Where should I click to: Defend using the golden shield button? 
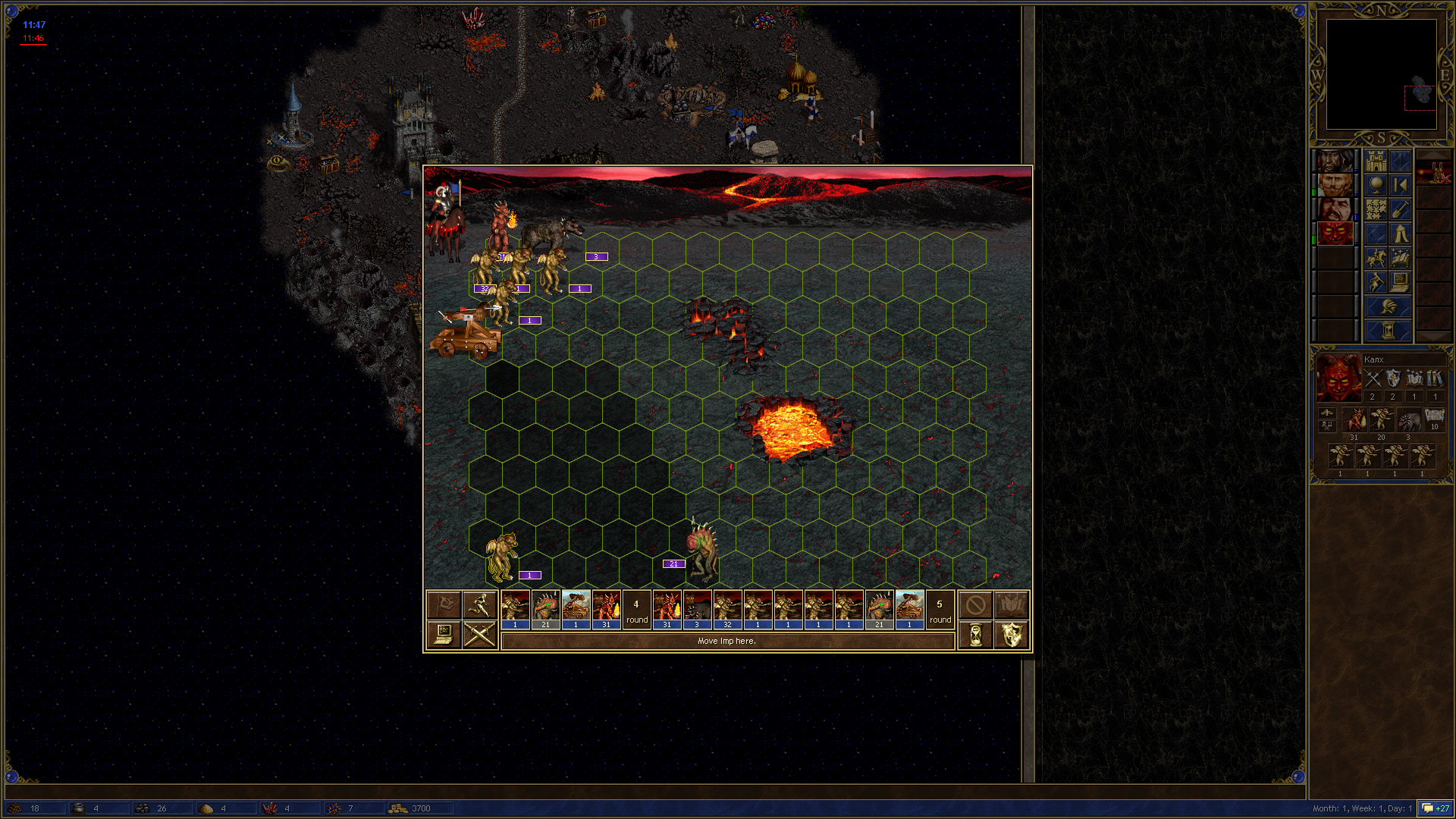click(x=1011, y=634)
